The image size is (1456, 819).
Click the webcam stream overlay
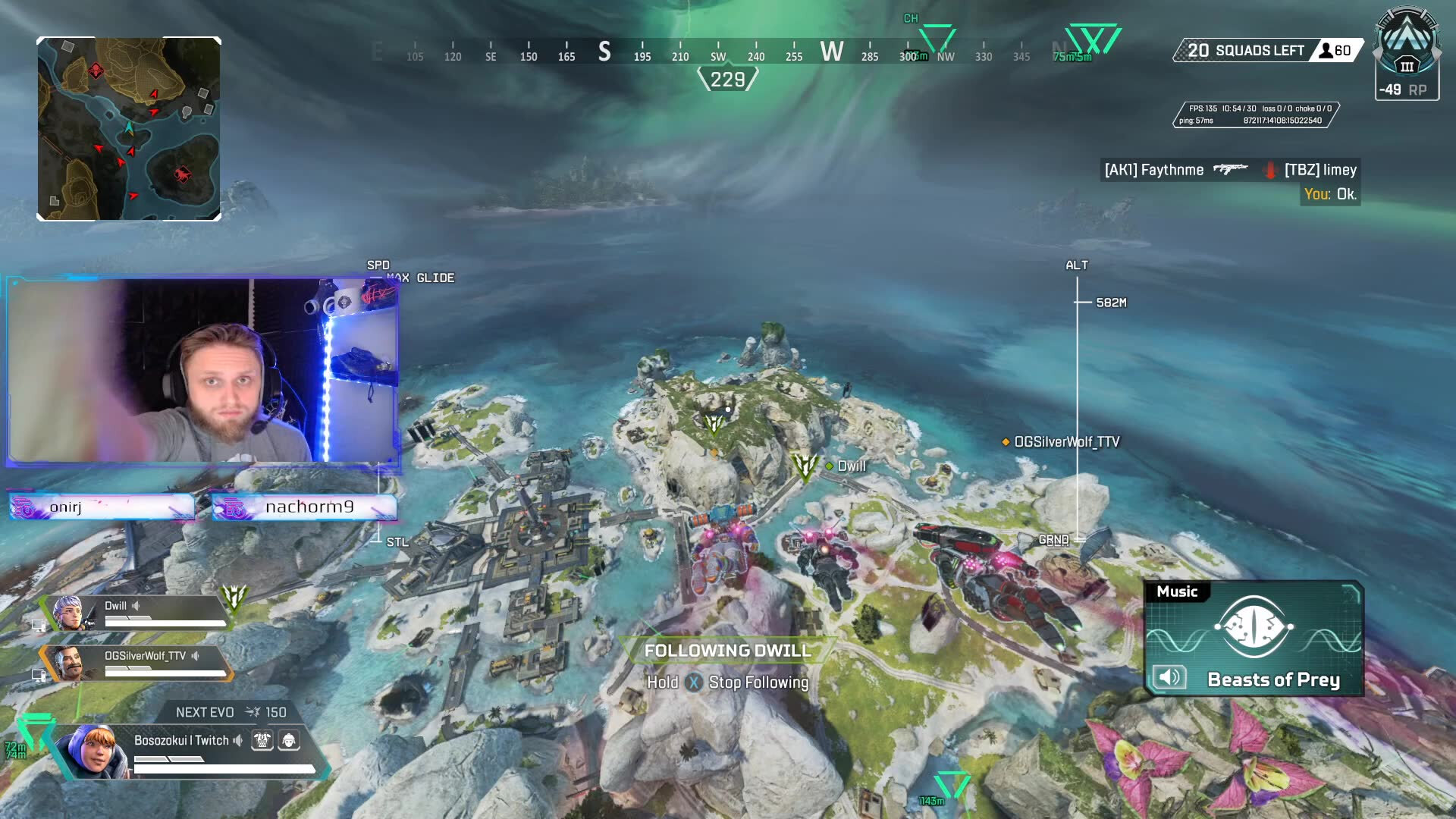click(x=203, y=370)
